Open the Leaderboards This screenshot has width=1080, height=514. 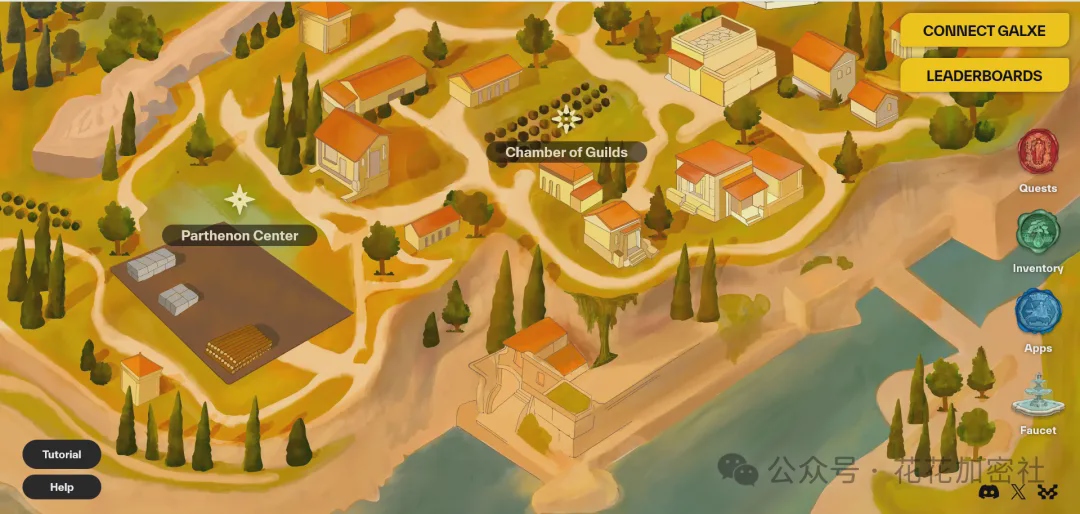pyautogui.click(x=984, y=76)
